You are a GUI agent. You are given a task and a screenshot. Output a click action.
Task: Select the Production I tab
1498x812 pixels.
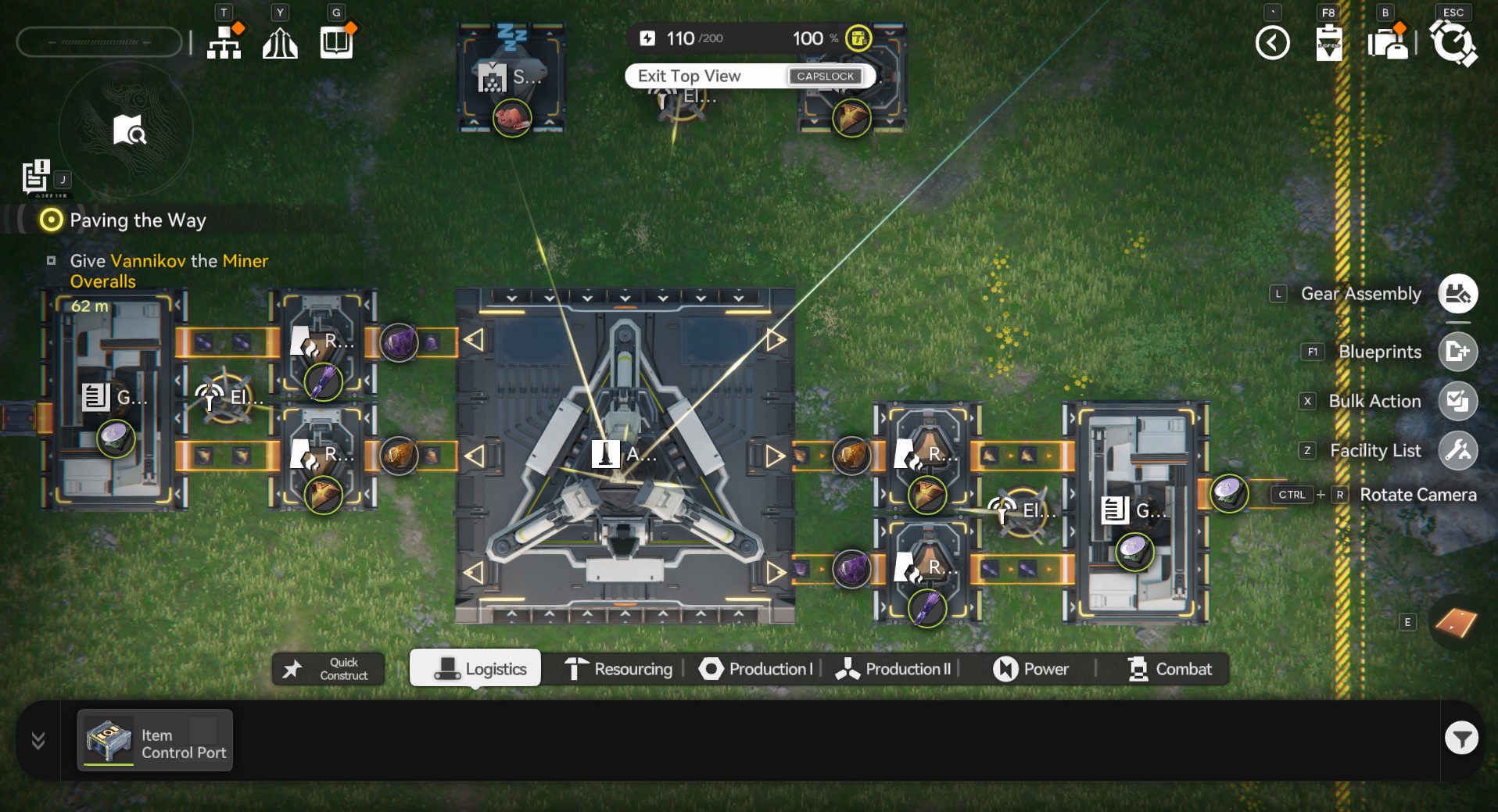point(756,669)
